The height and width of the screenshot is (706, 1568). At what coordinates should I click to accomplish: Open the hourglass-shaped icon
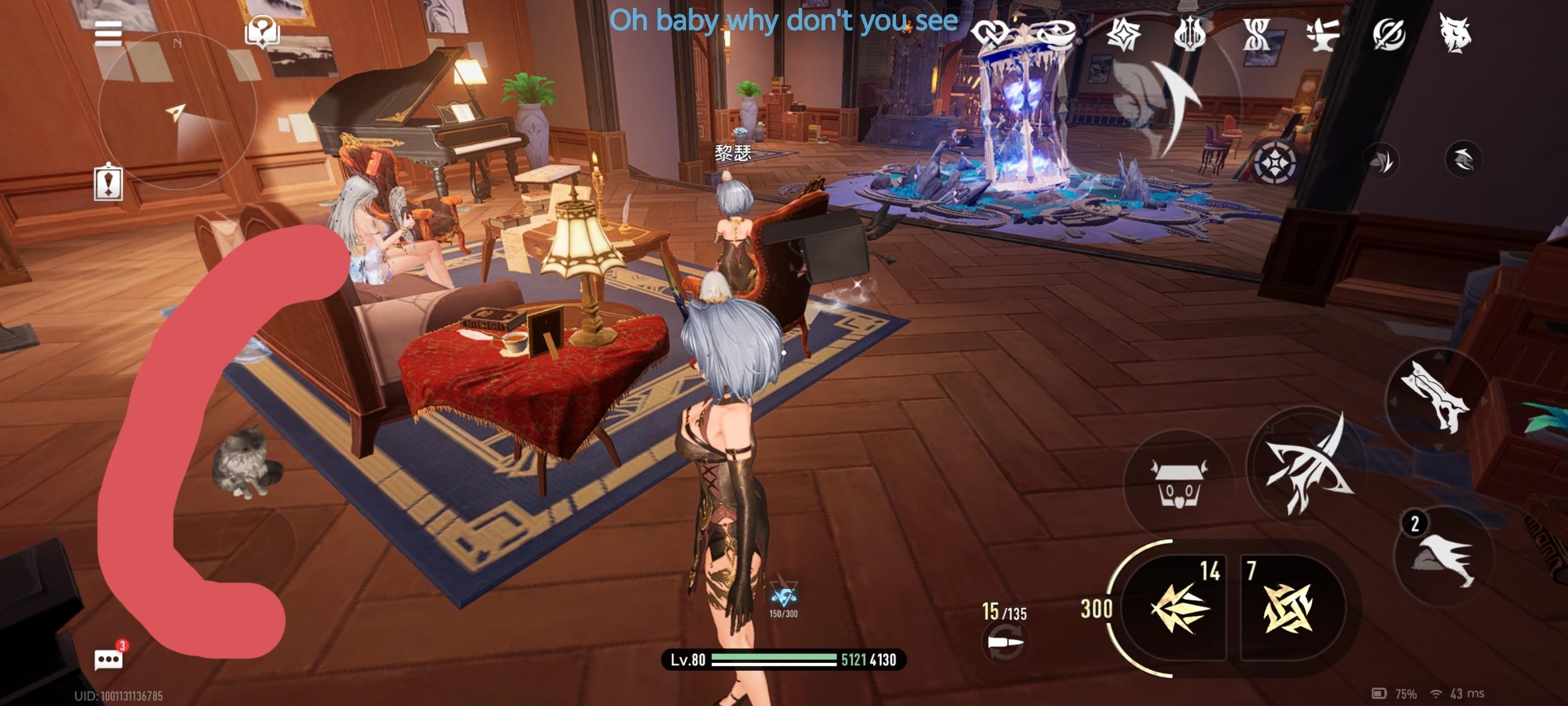click(x=1256, y=34)
